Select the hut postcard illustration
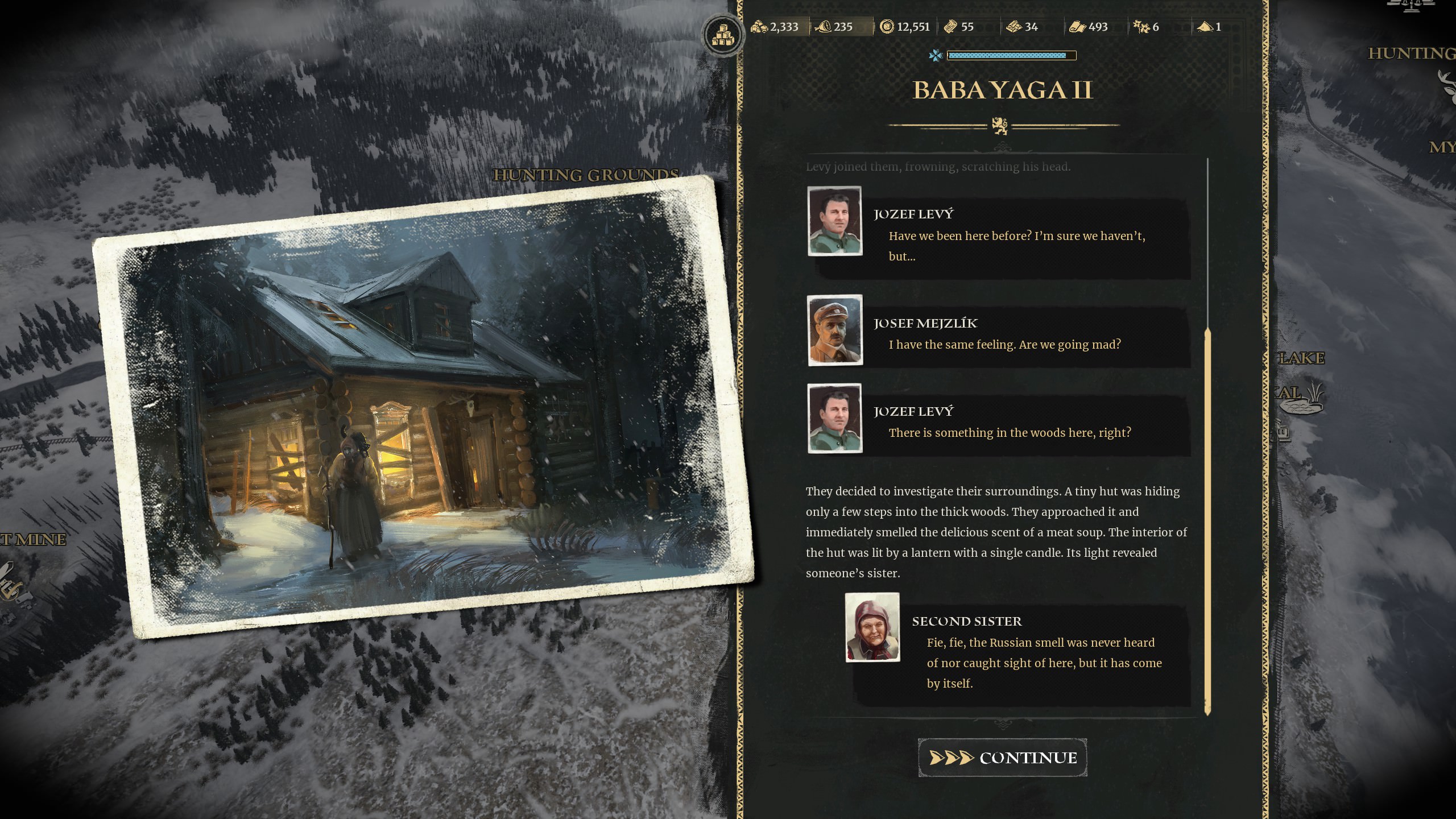 [x=423, y=407]
